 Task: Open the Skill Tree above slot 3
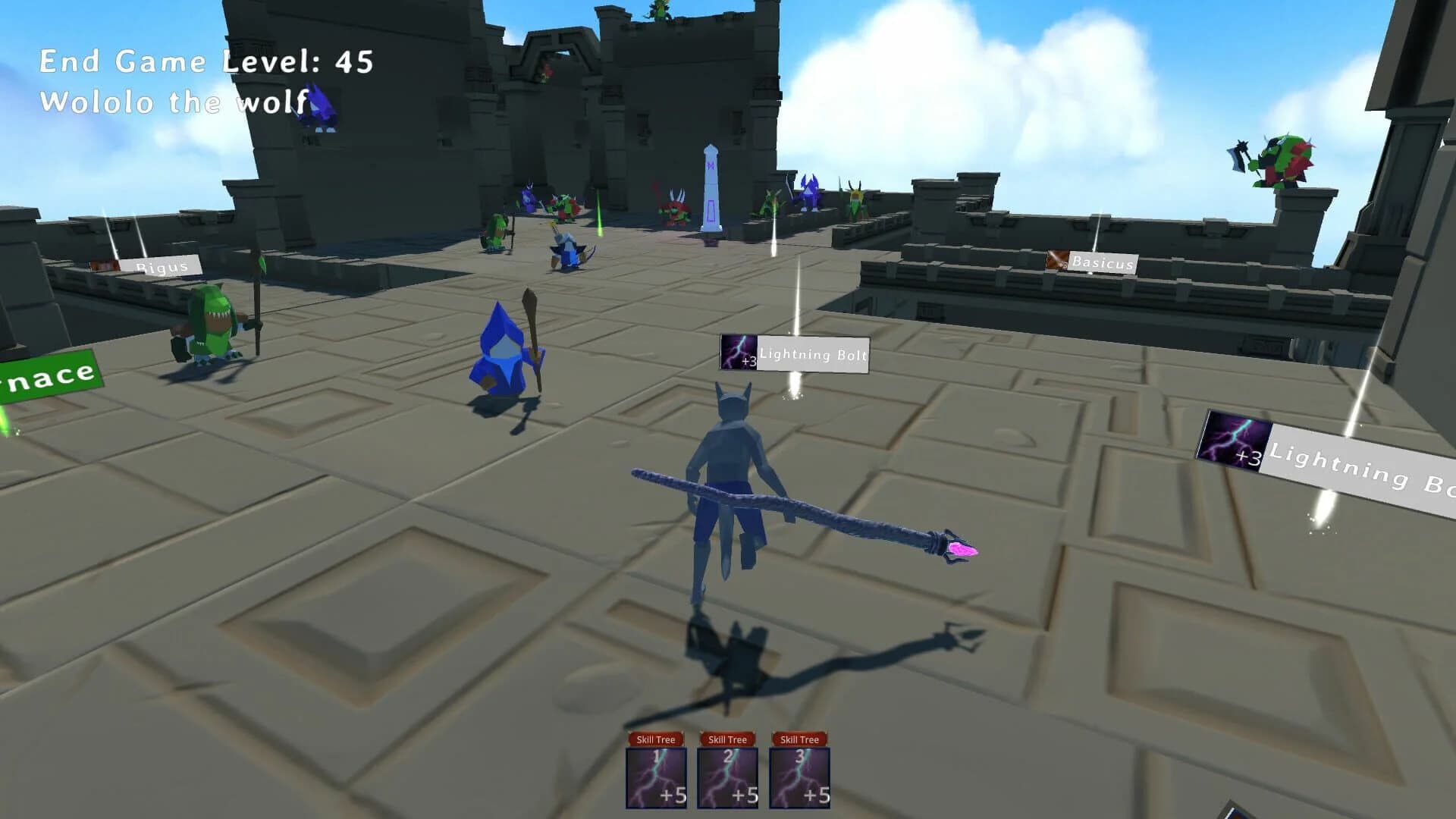click(x=799, y=737)
